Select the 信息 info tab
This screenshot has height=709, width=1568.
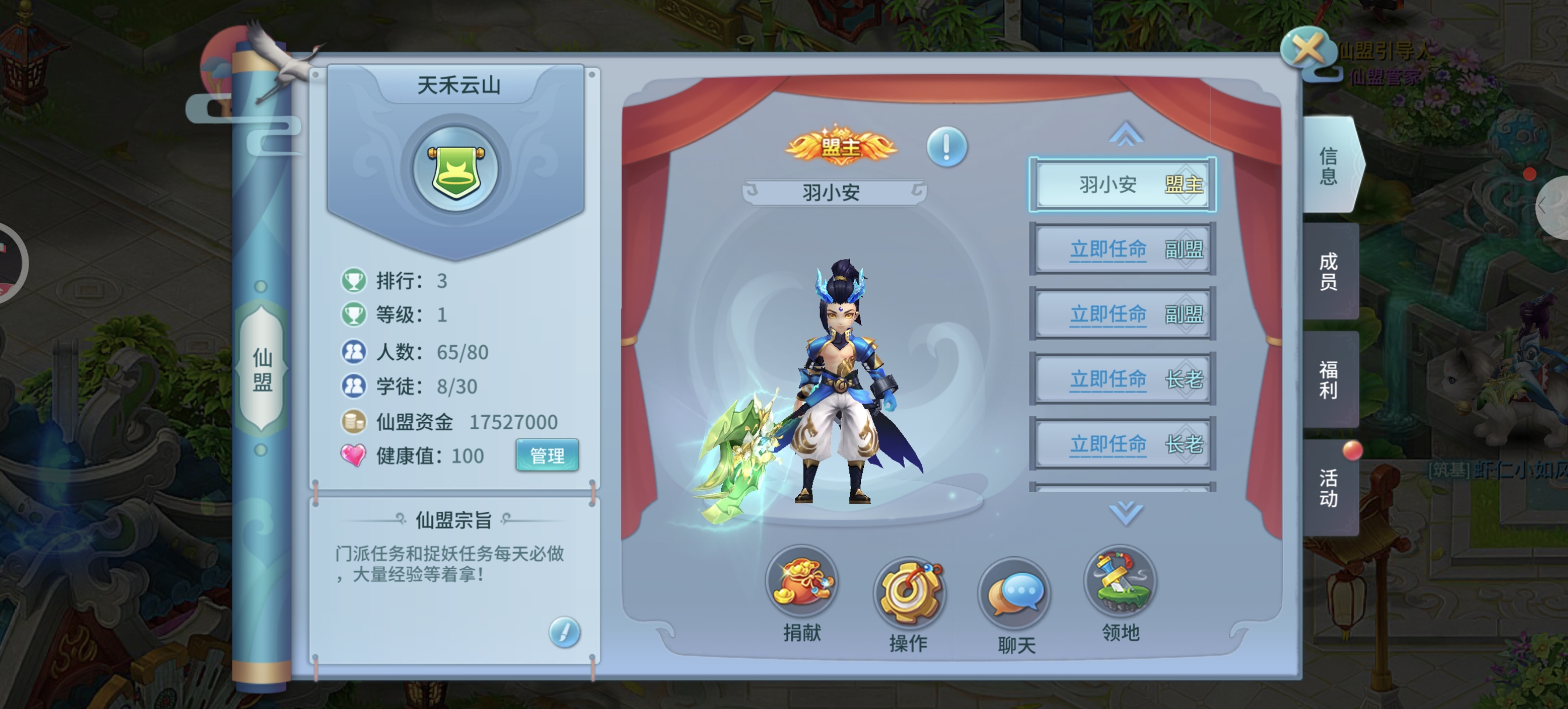1329,166
